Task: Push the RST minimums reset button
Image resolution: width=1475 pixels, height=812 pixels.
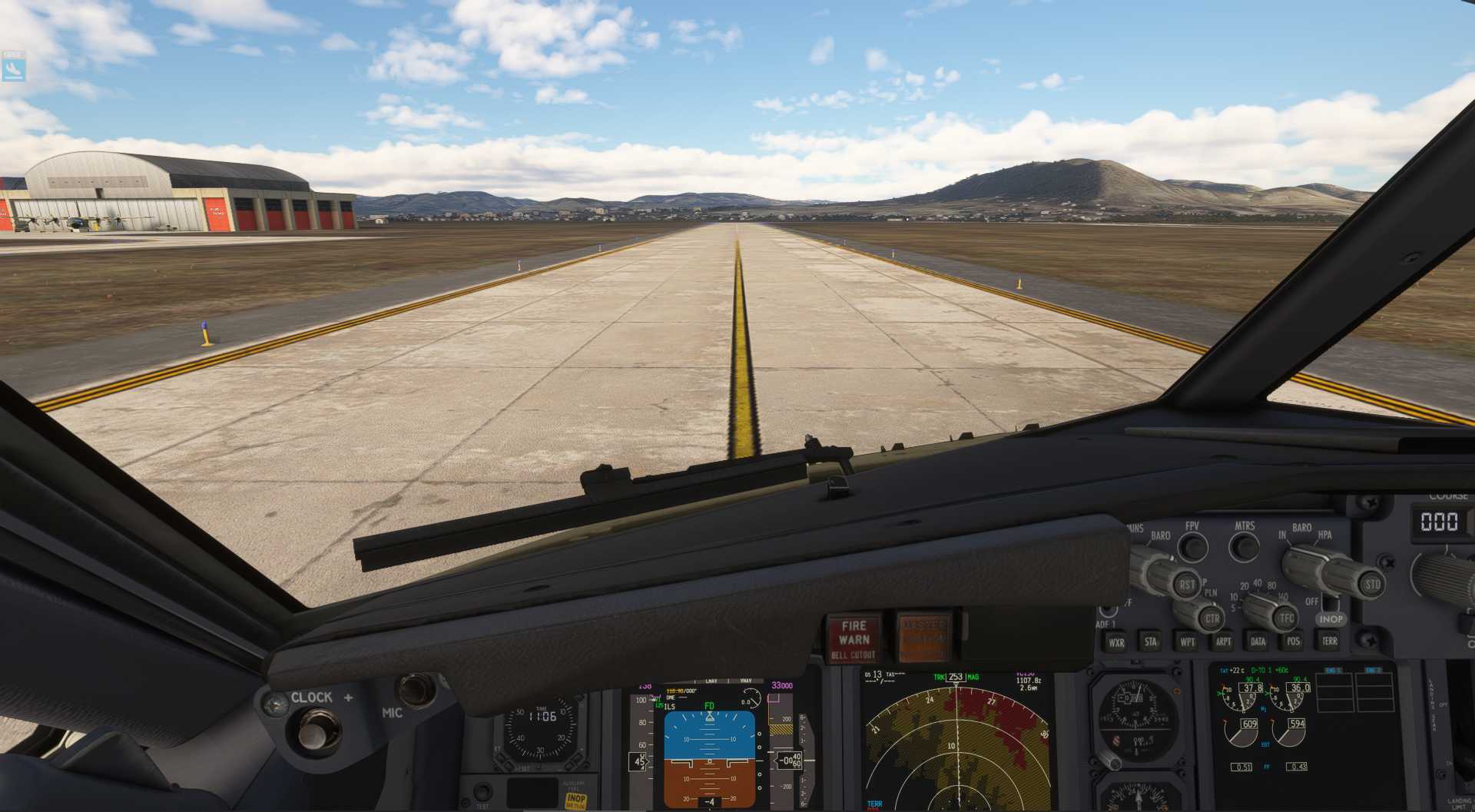Action: [1187, 585]
